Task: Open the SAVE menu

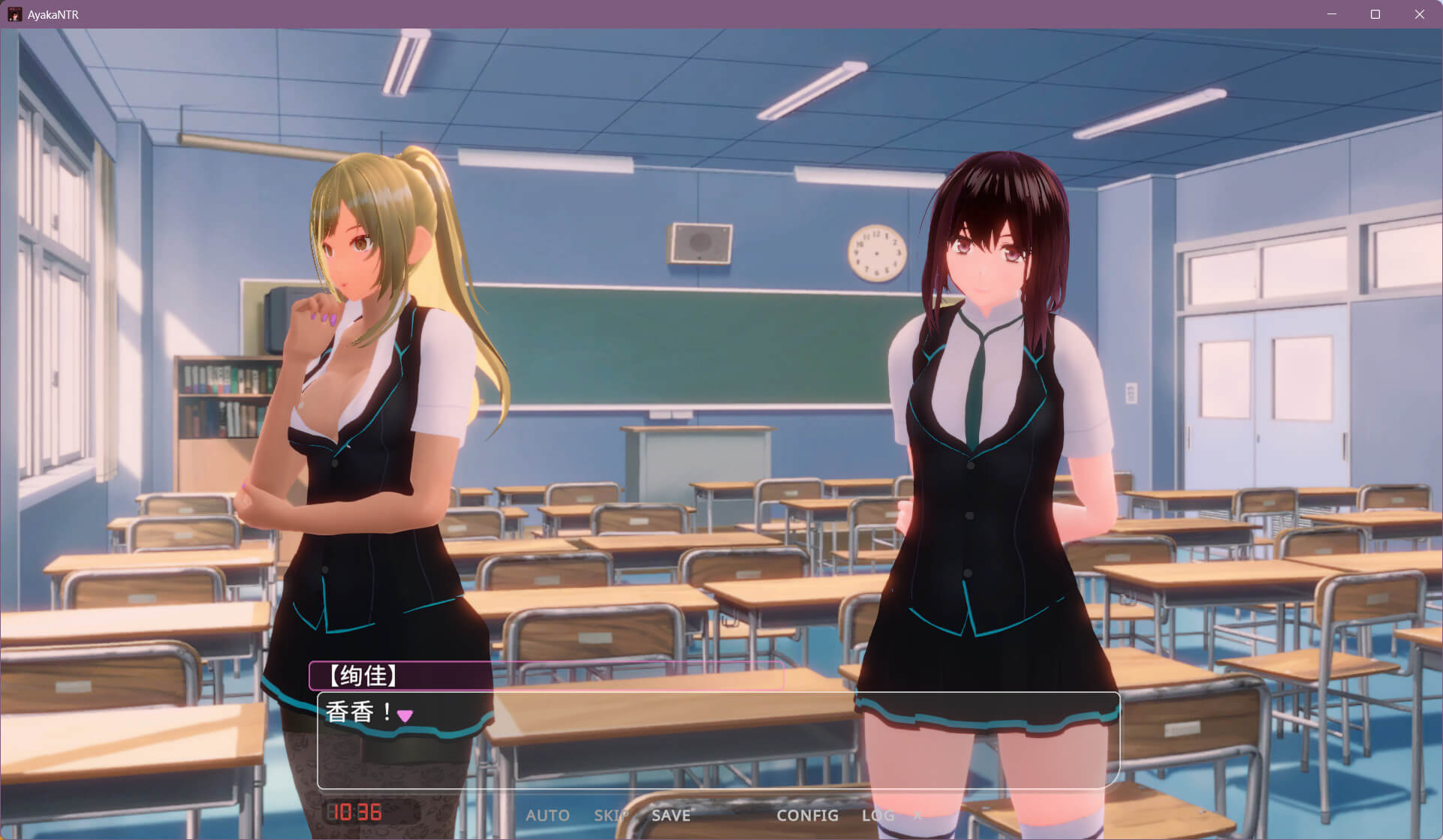Action: pos(670,815)
